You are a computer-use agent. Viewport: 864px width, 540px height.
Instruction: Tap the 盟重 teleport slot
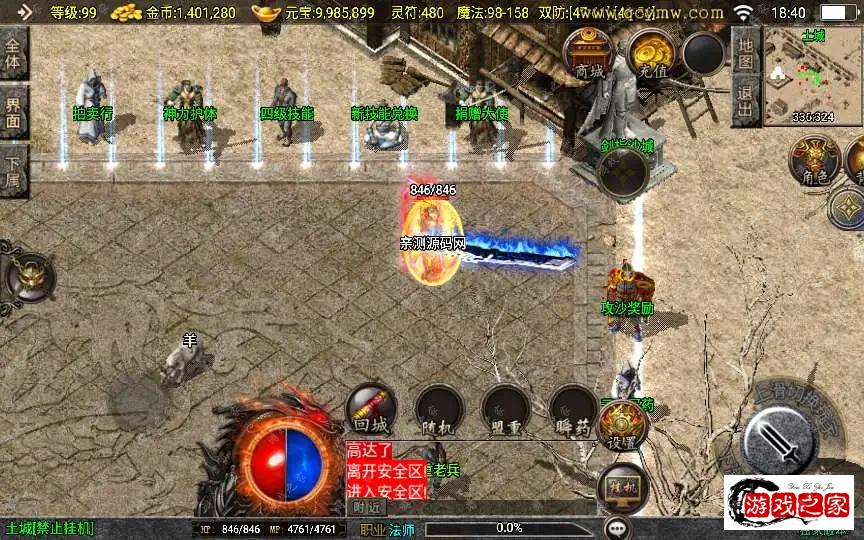[x=505, y=409]
